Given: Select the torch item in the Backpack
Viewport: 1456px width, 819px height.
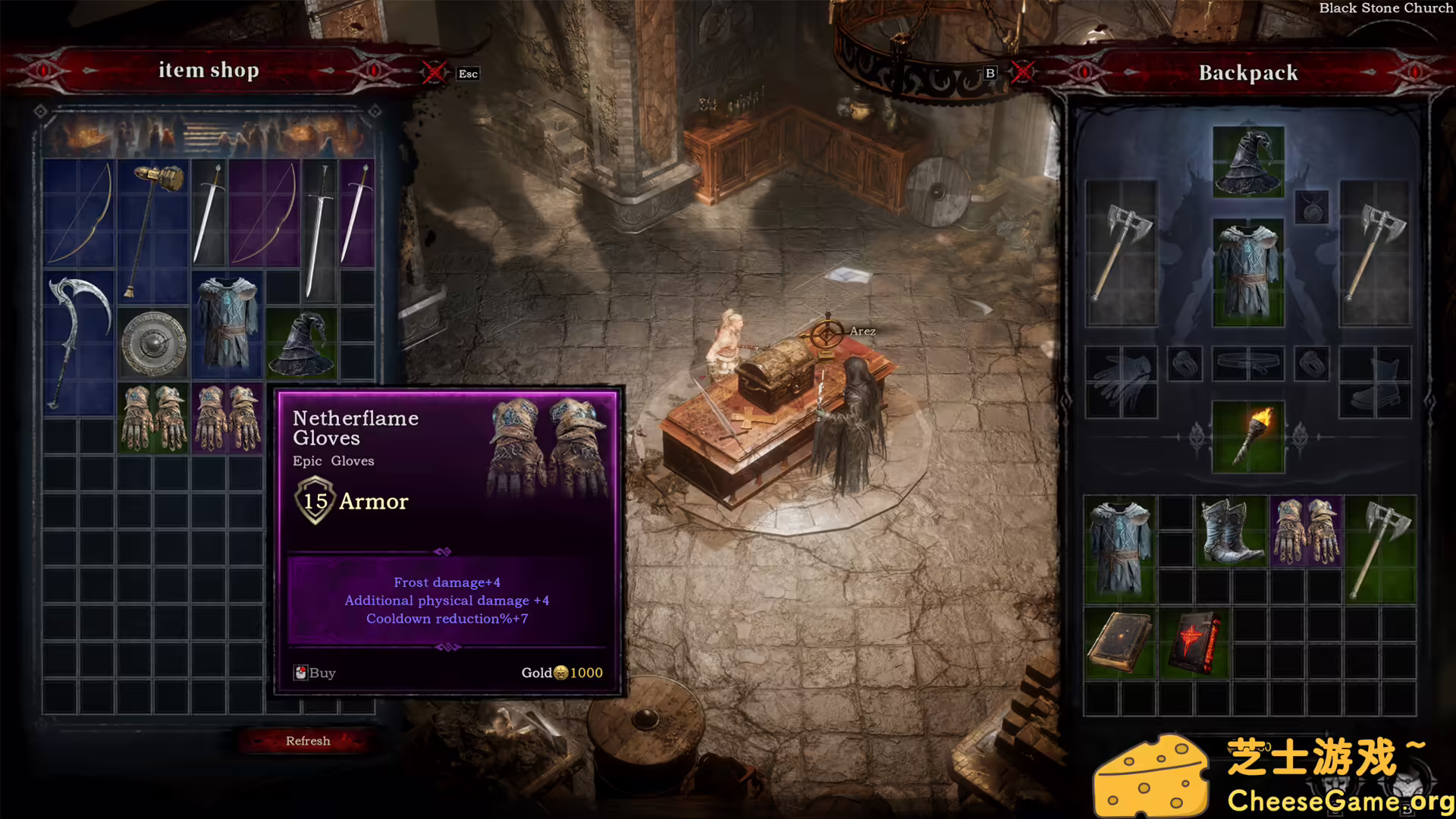Looking at the screenshot, I should [1247, 436].
